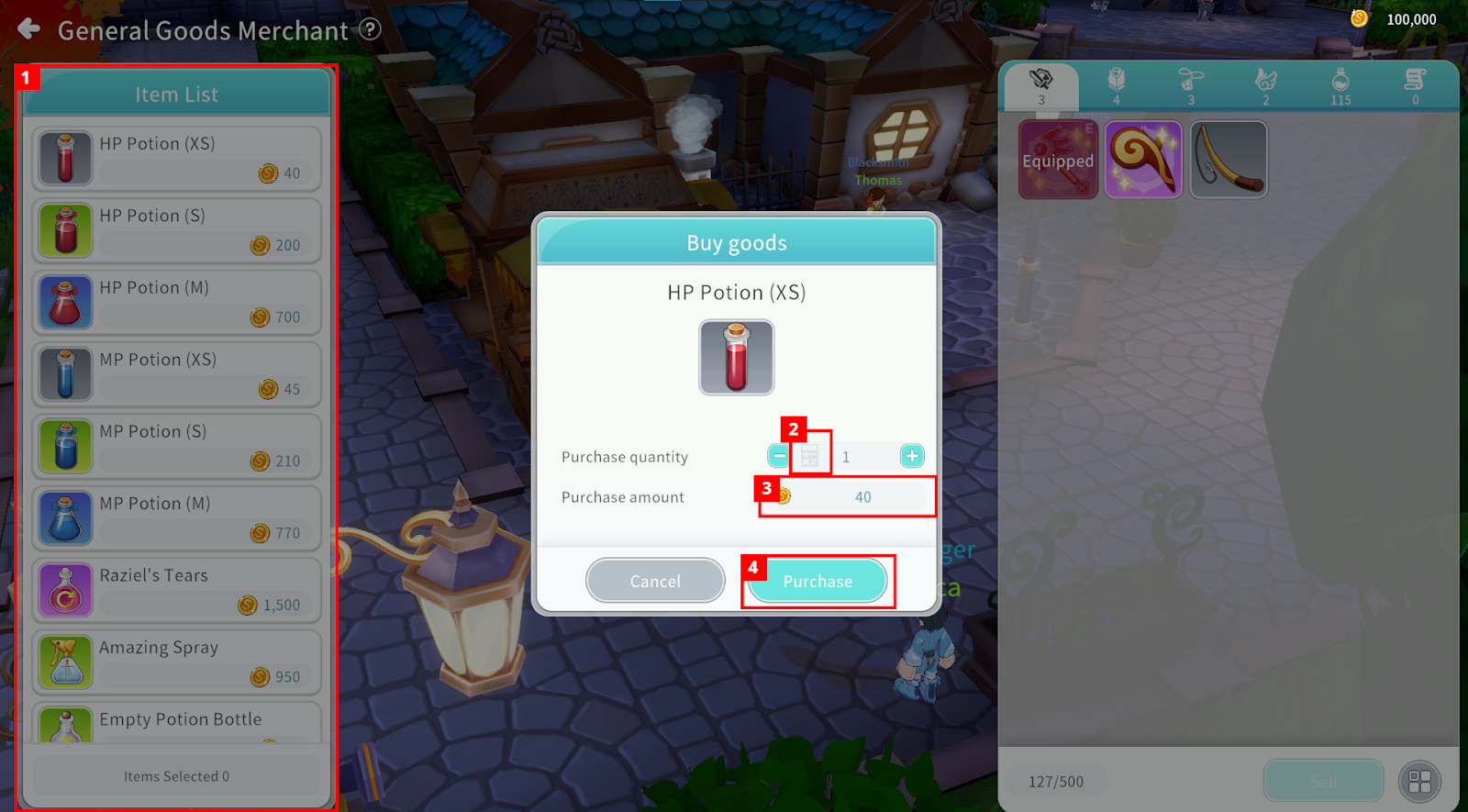Viewport: 1468px width, 812px height.
Task: Click the Equipped weapon slot
Action: pos(1058,160)
